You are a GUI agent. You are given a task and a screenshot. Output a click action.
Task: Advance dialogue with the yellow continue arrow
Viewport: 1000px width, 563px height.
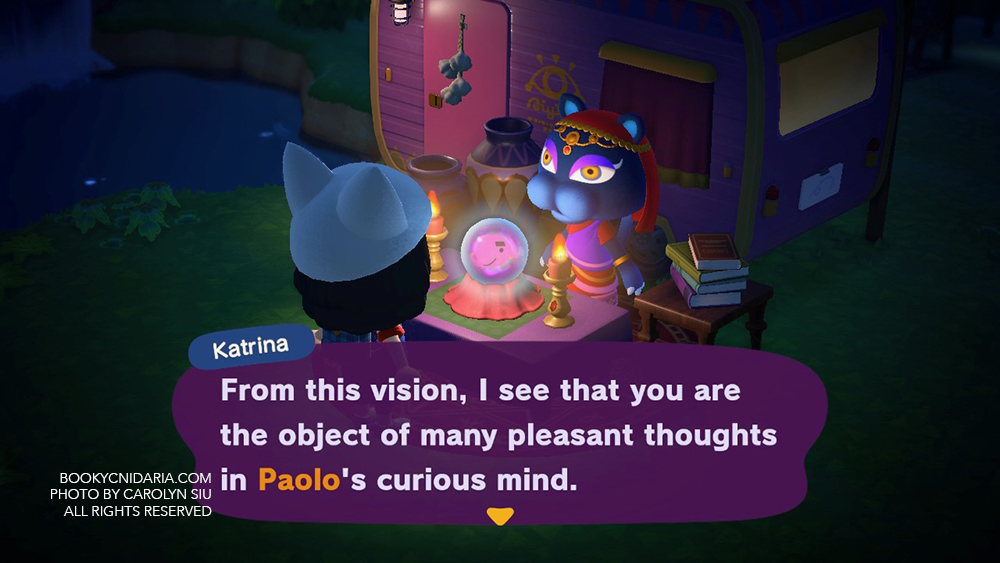click(499, 516)
